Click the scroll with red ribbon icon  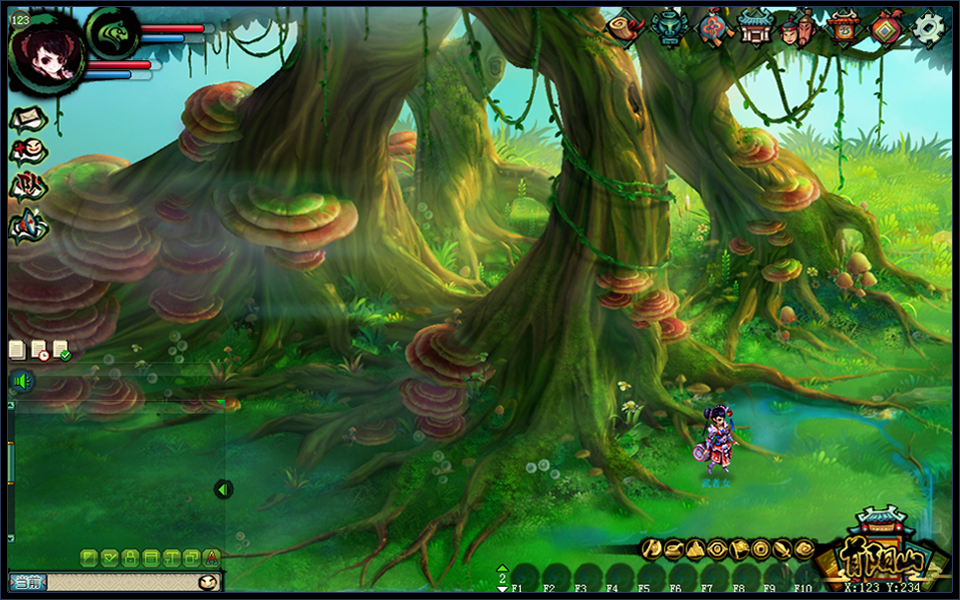(624, 28)
